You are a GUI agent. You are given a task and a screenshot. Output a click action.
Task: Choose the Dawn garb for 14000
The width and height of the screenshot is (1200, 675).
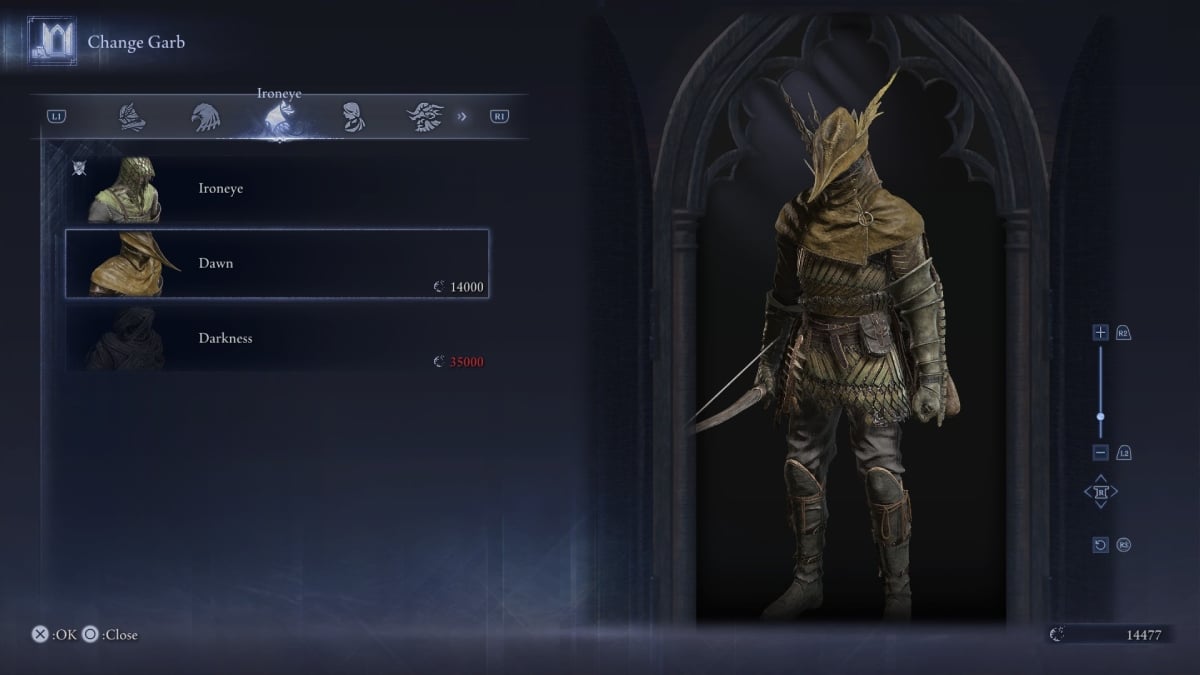[x=277, y=264]
